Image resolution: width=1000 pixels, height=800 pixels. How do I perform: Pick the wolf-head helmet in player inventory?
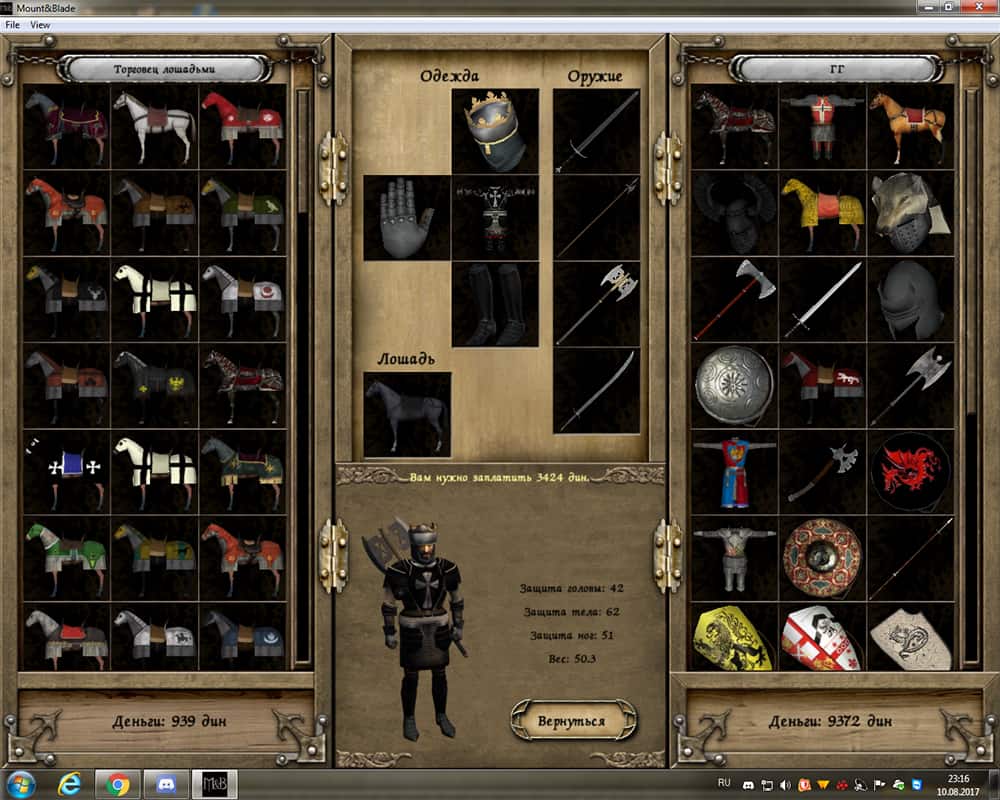click(909, 211)
